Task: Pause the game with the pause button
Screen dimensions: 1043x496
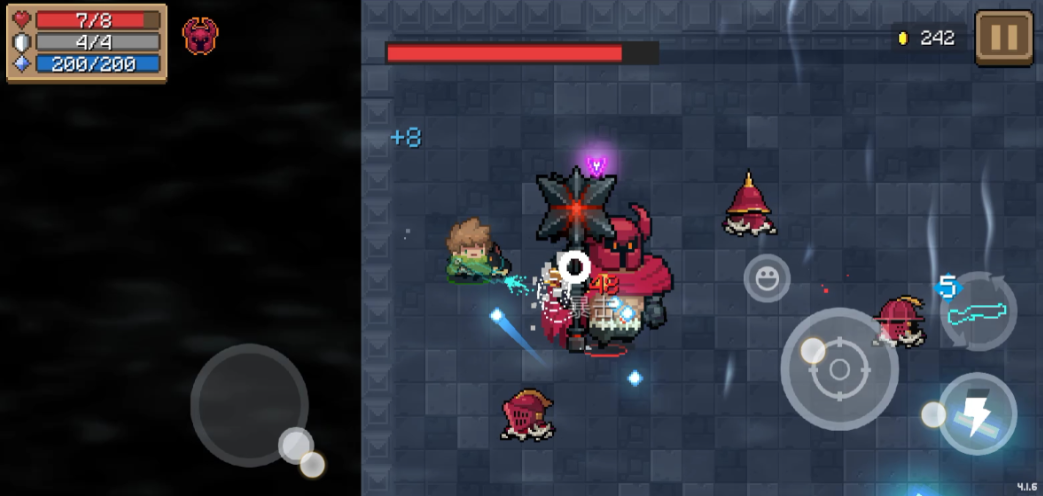Action: pyautogui.click(x=1004, y=38)
